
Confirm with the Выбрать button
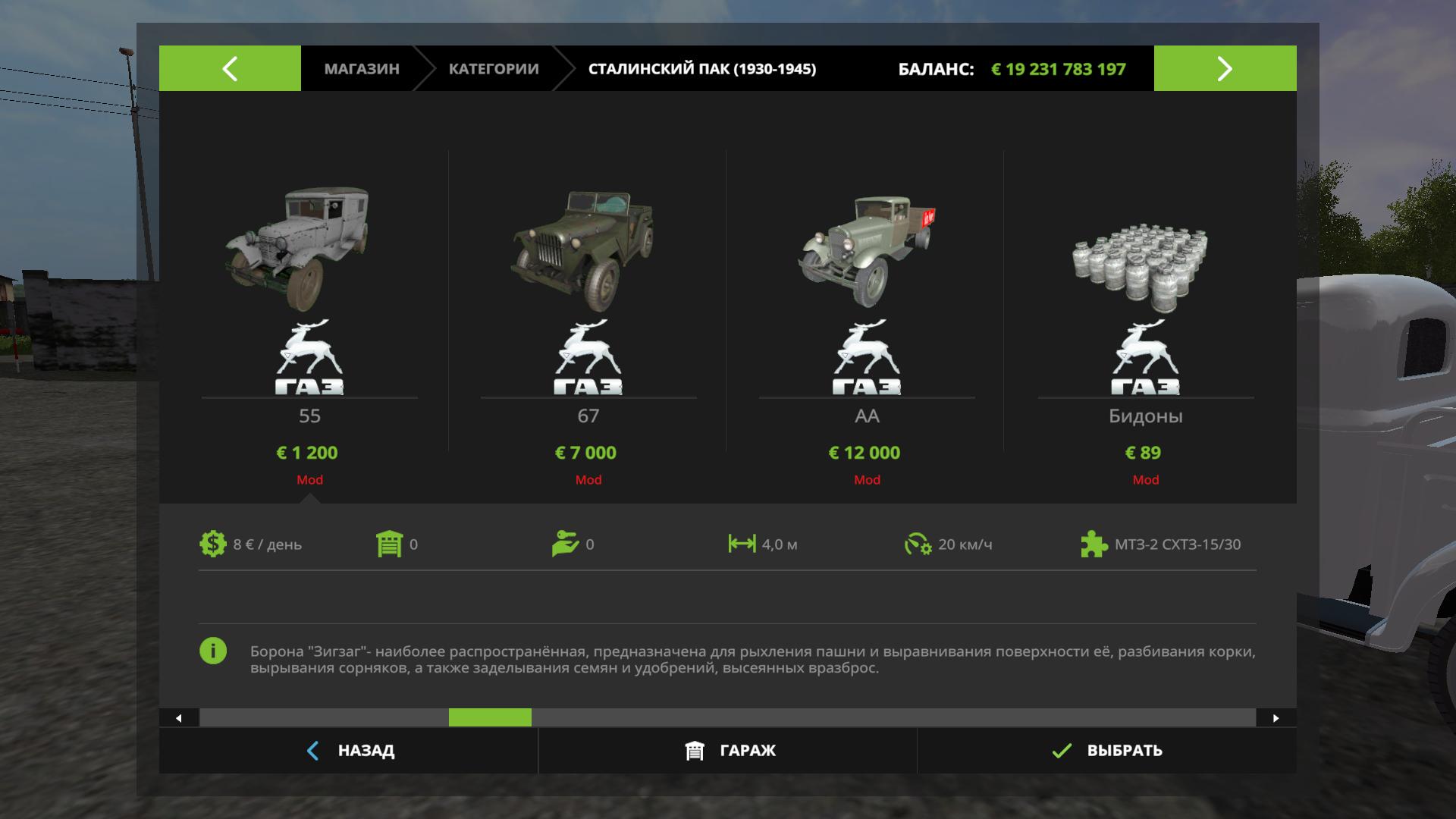click(1107, 751)
